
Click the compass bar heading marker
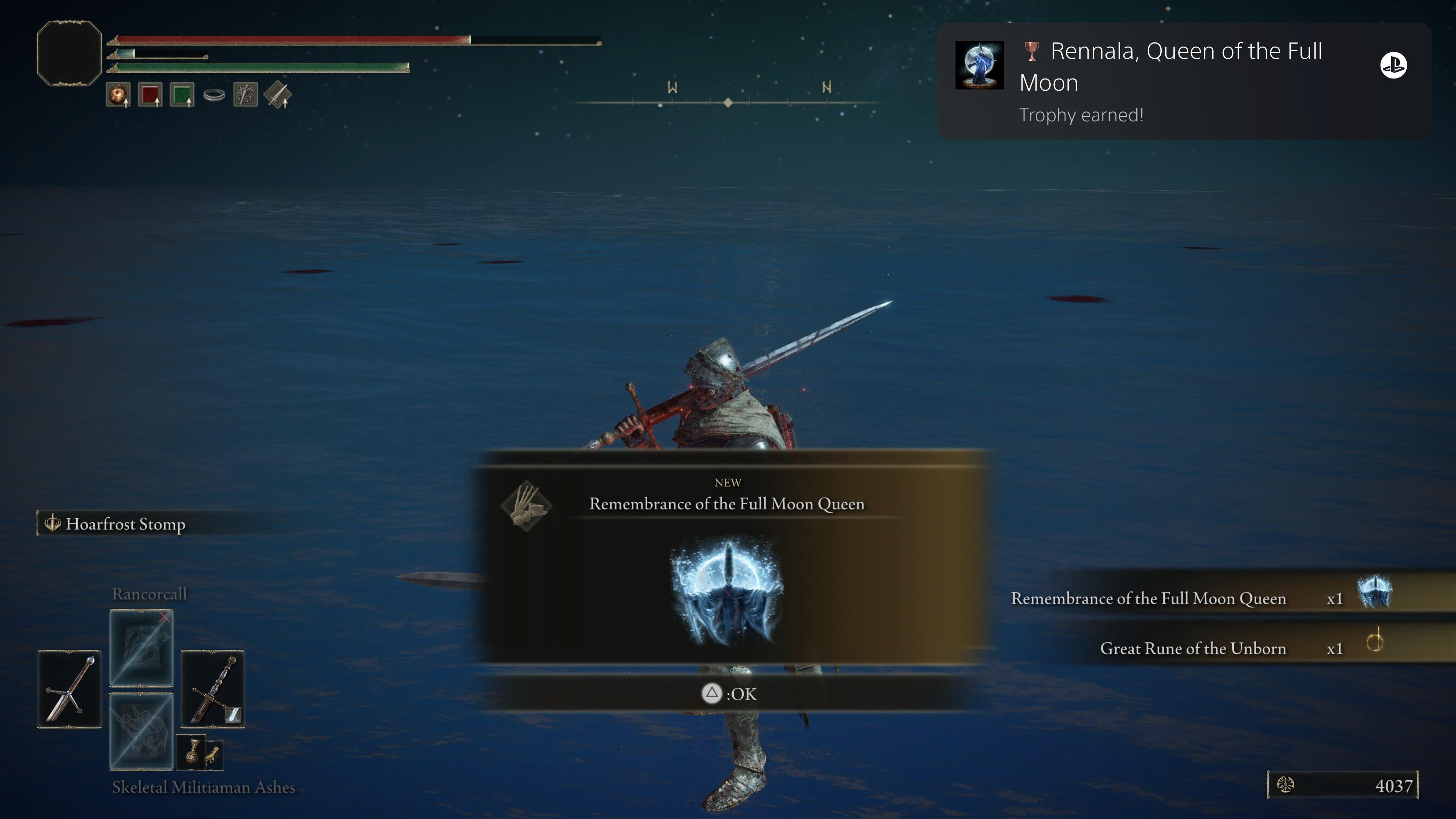(728, 103)
